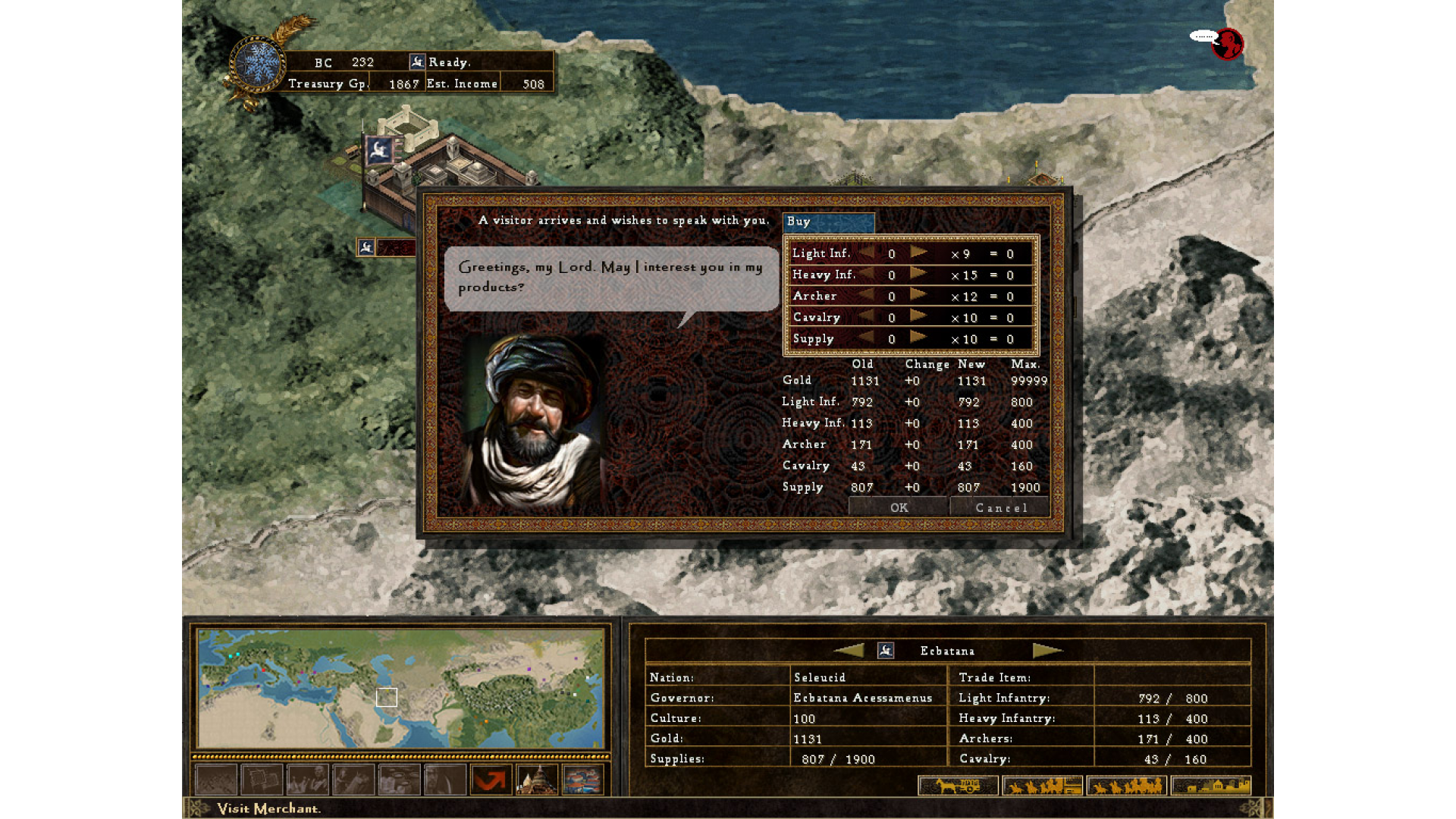Screen dimensions: 1456x819
Task: Select the troops loading caravan icon
Action: [x=1043, y=785]
